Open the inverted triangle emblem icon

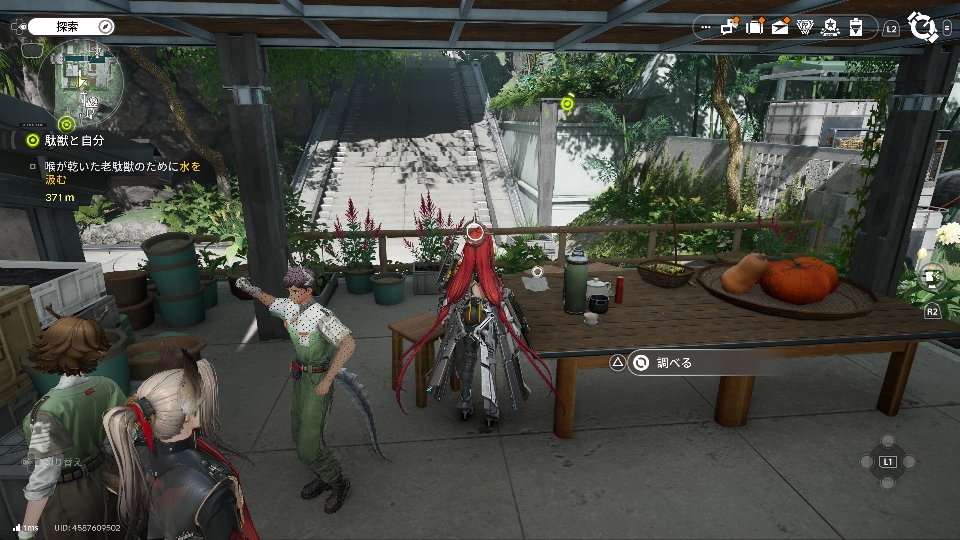[805, 27]
